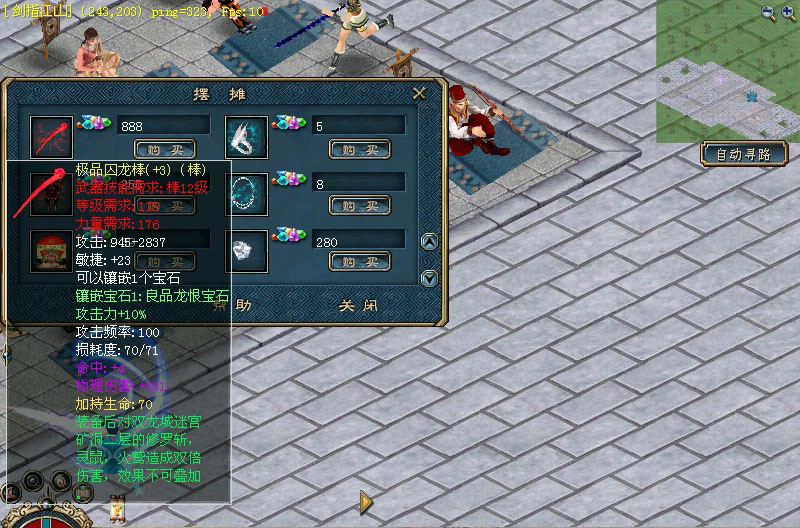Open the yellow question-mark scroll icon
Viewport: 800px width, 528px height.
tap(118, 510)
